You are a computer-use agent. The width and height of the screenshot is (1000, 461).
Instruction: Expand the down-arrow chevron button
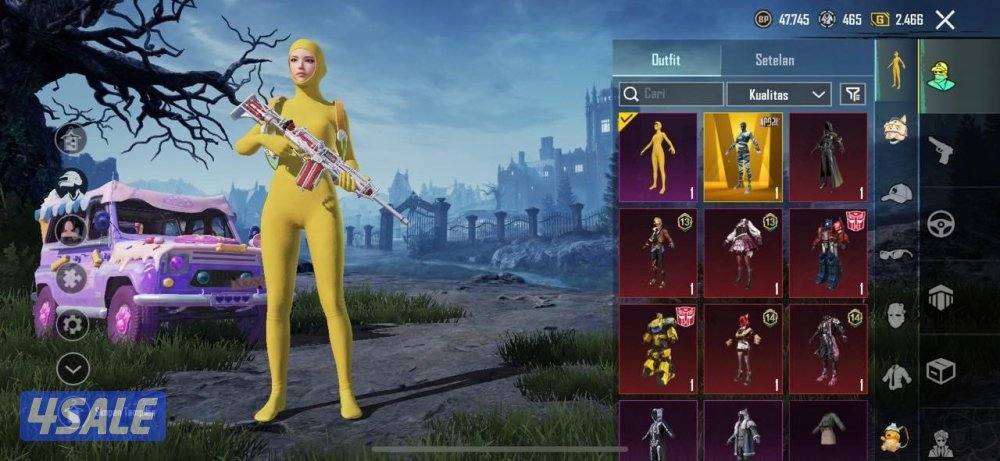72,369
